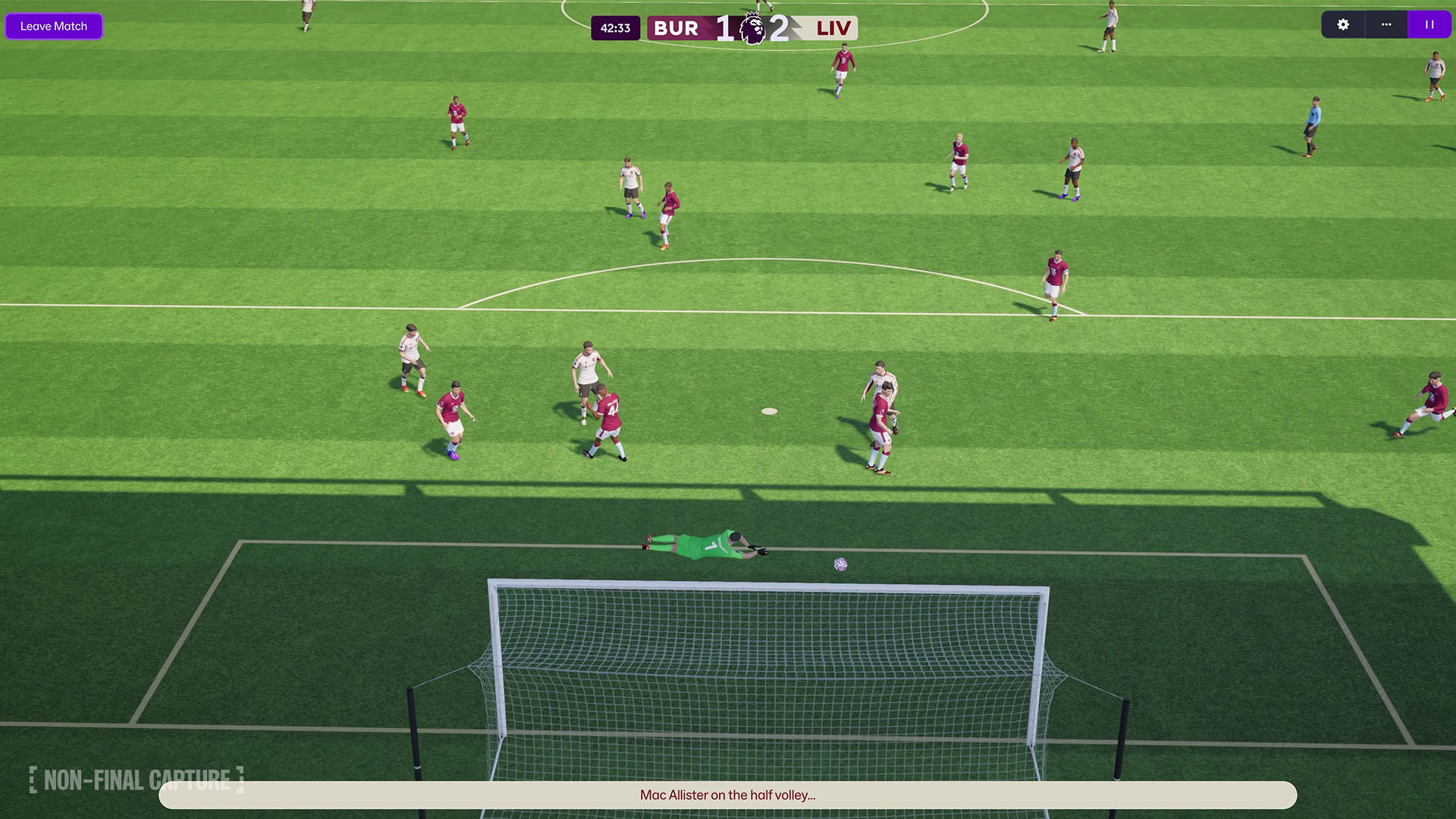Open the three-dots more options menu
Viewport: 1456px width, 819px height.
pos(1386,25)
